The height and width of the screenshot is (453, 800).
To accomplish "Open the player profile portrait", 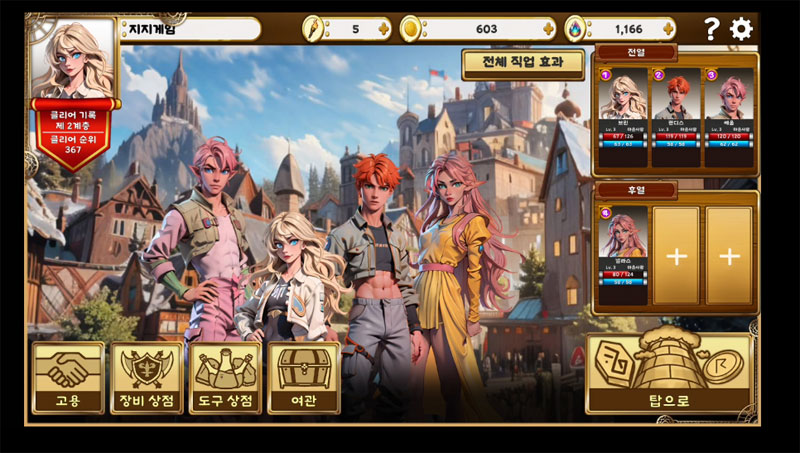I will coord(73,59).
